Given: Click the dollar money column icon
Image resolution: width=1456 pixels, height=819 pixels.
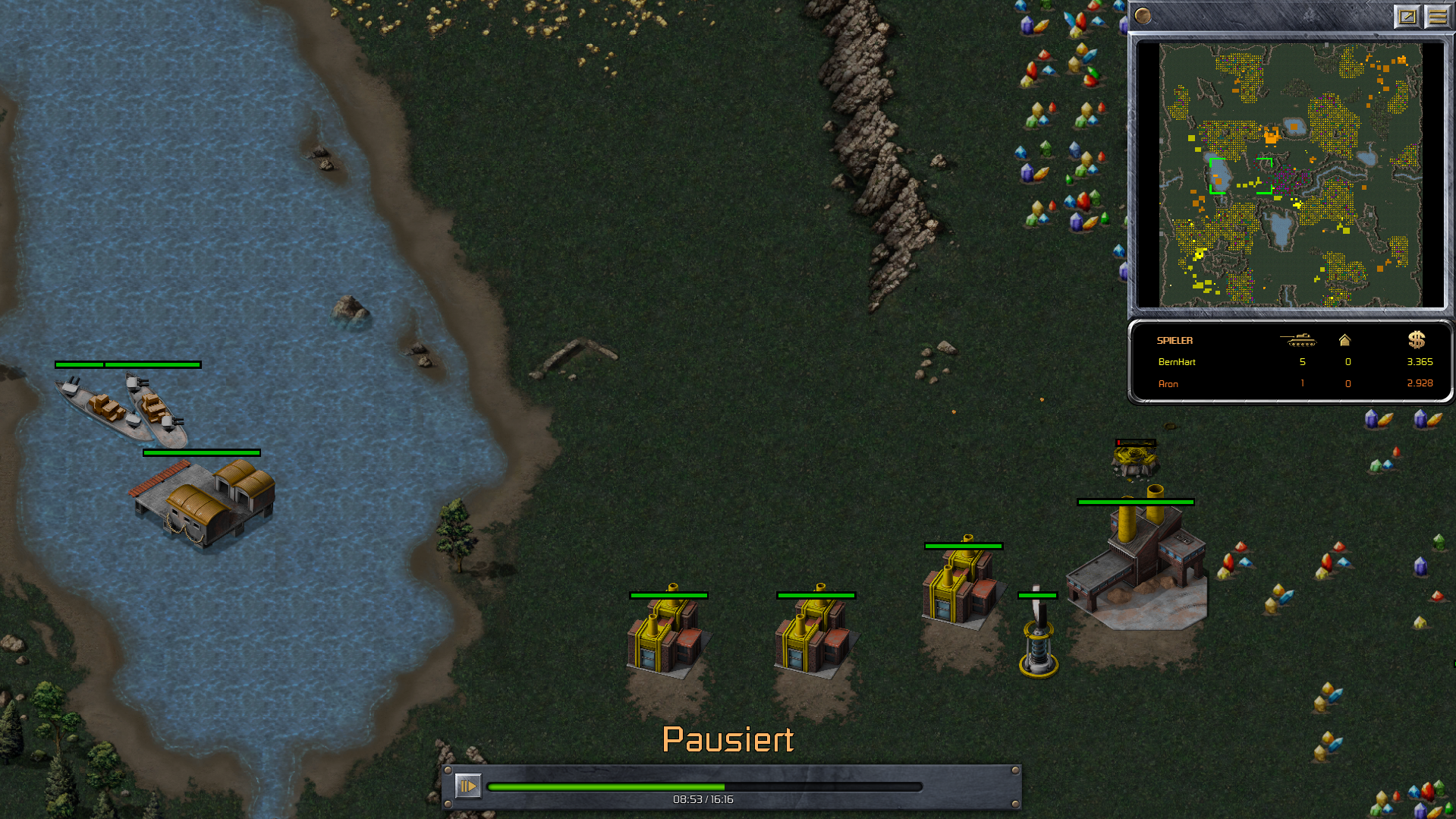Looking at the screenshot, I should 1417,339.
